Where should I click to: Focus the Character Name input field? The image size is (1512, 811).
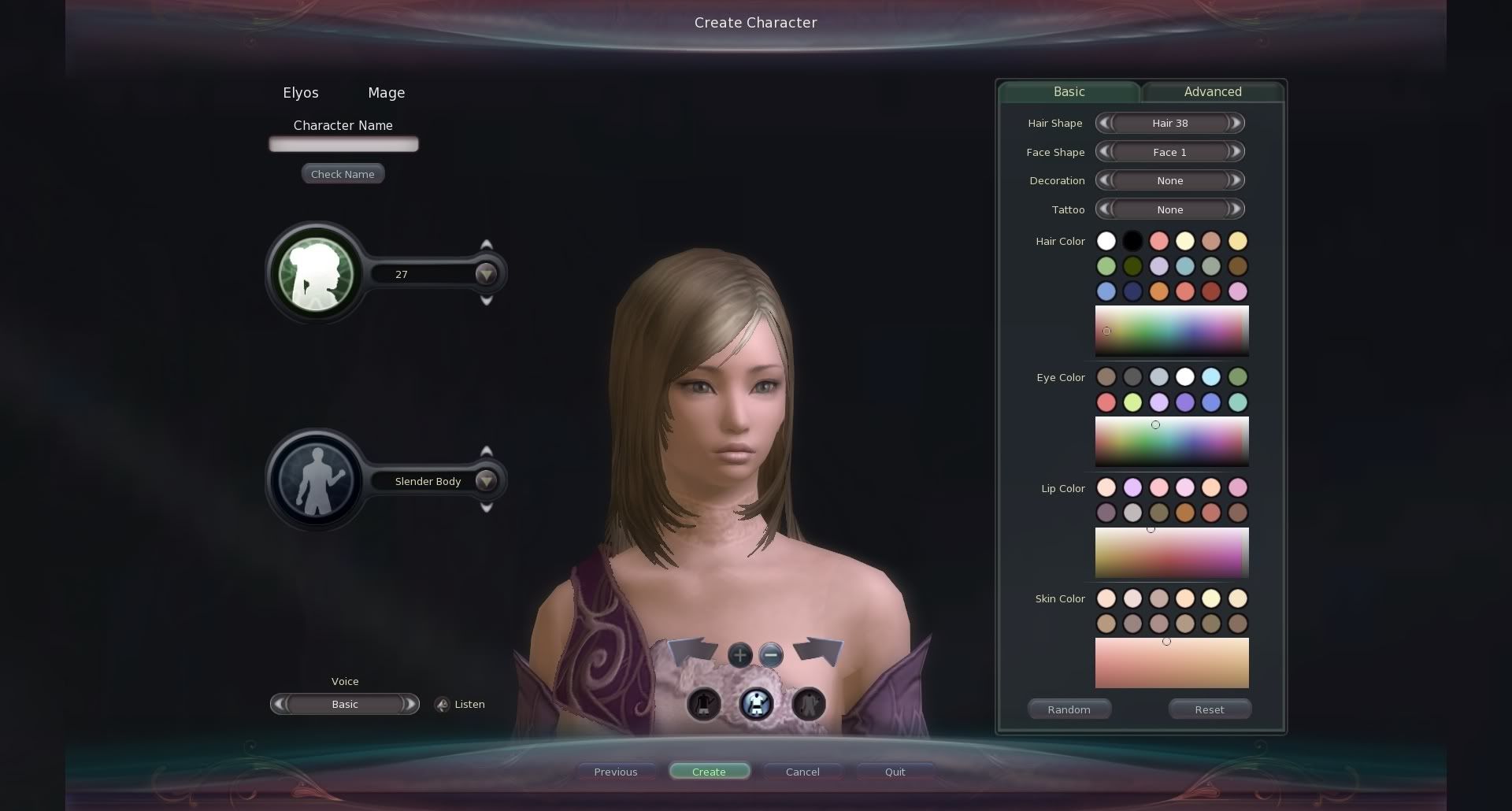[343, 144]
